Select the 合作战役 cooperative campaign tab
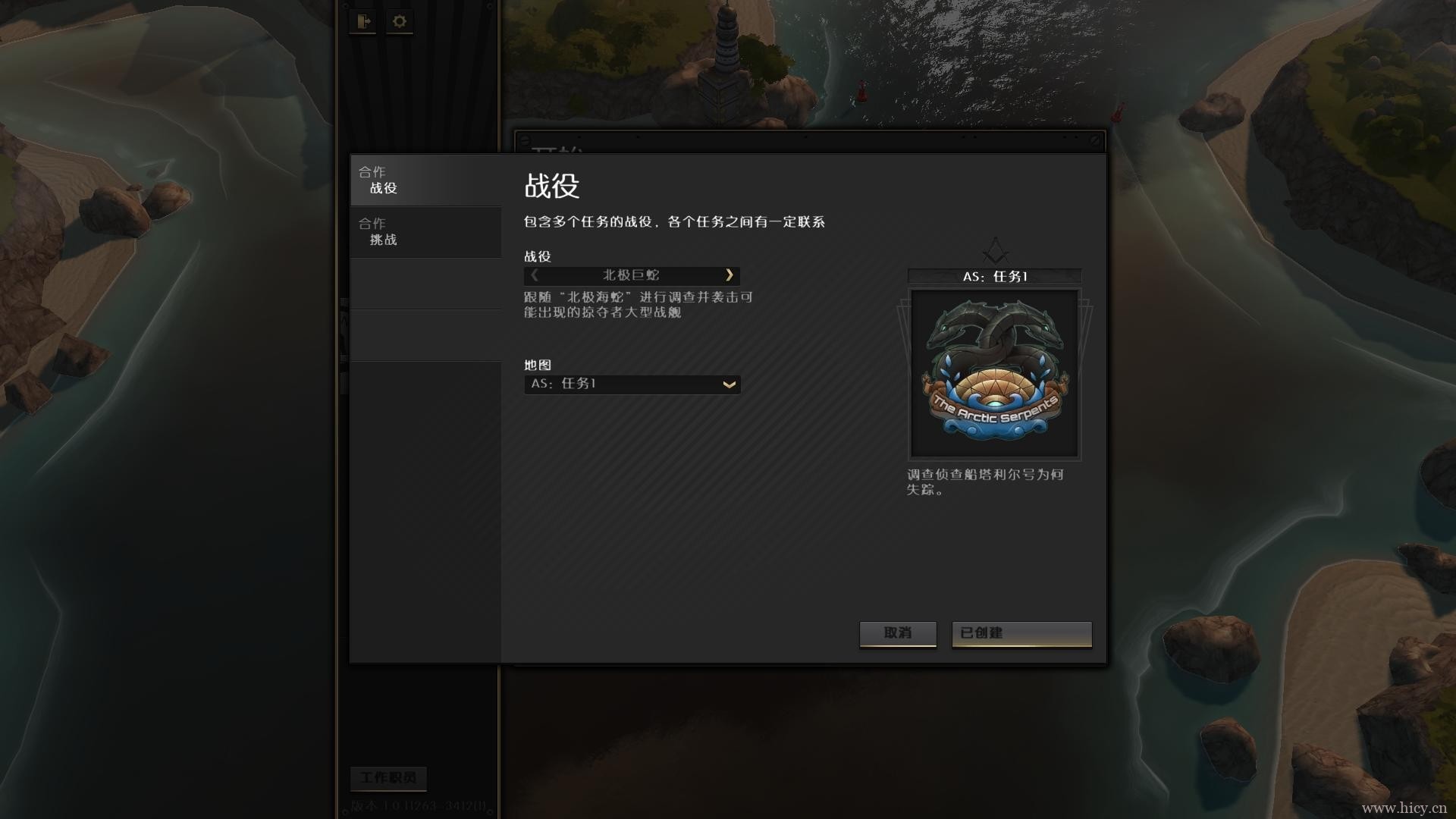The height and width of the screenshot is (819, 1456). pos(425,180)
